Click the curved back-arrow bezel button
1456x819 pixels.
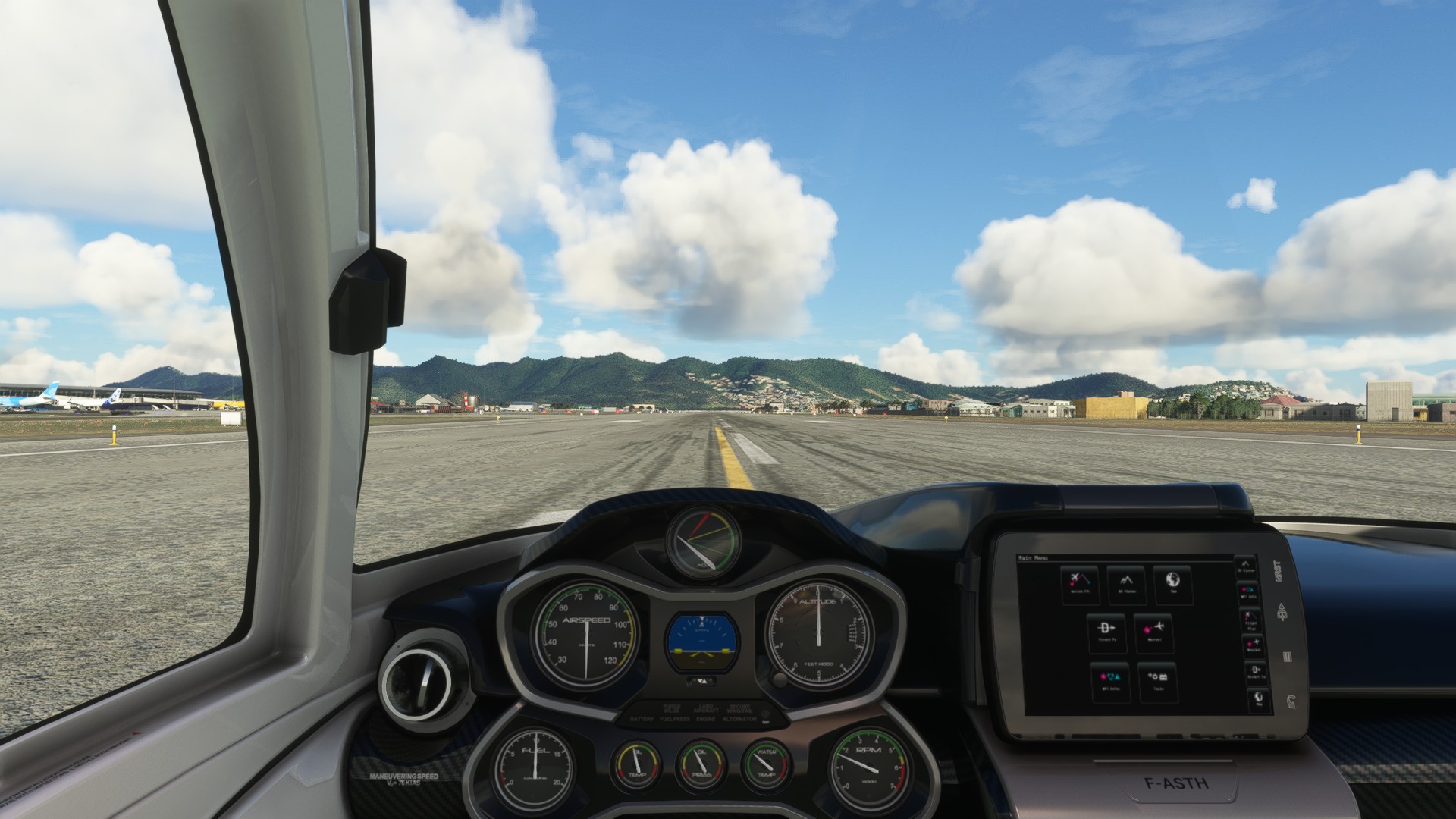point(1291,701)
